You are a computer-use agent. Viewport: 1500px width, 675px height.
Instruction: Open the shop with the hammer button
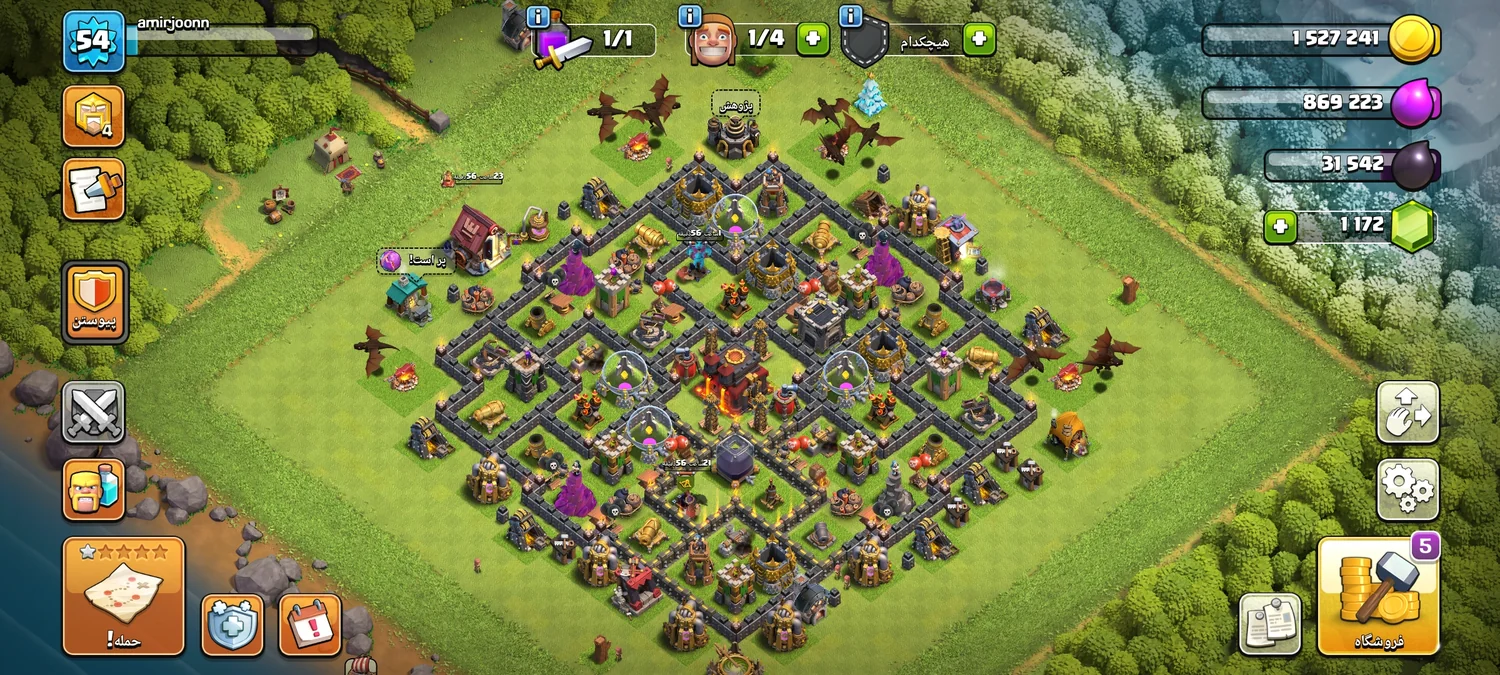click(x=1378, y=596)
